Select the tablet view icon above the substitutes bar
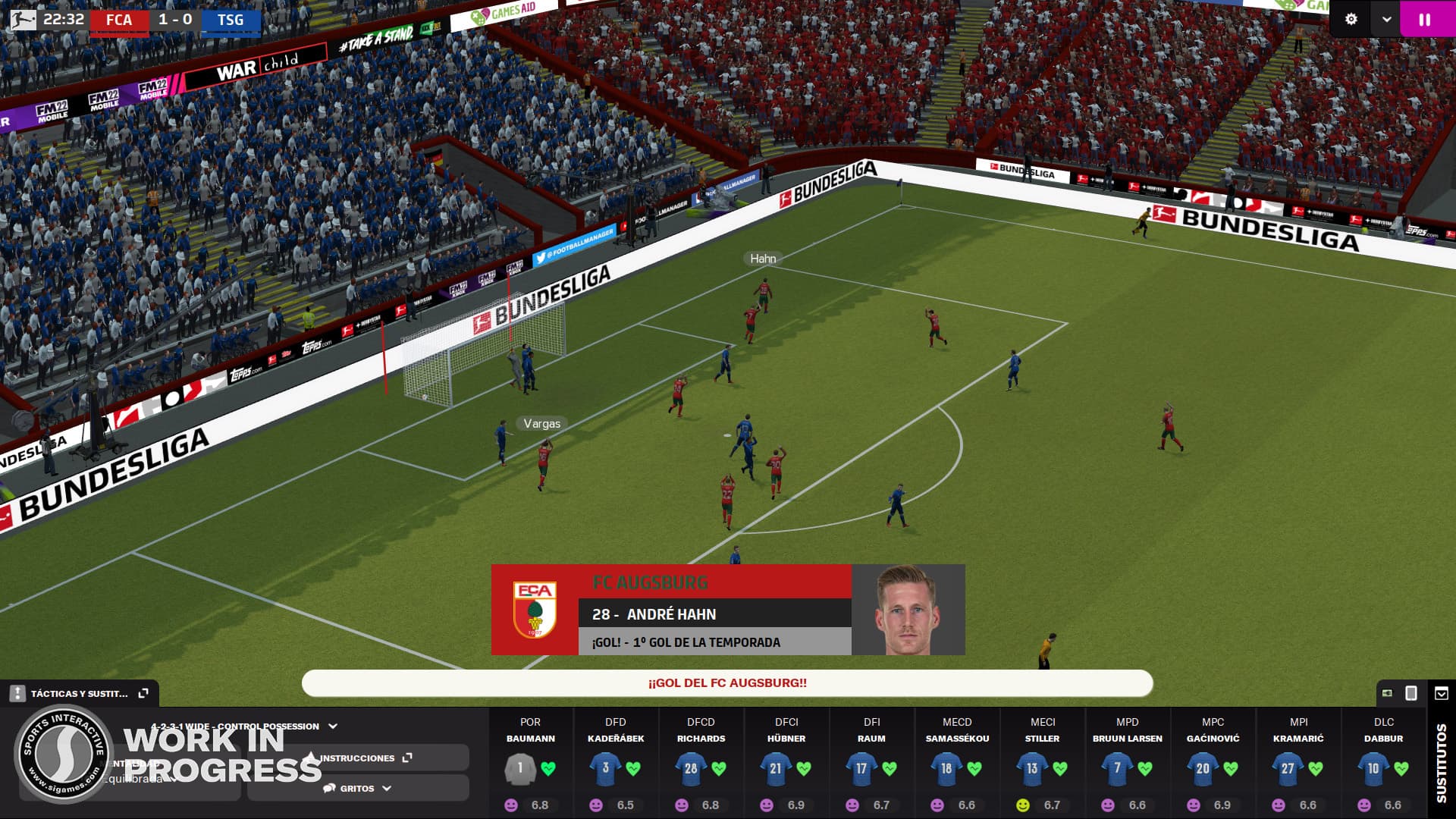1456x819 pixels. pos(1410,694)
